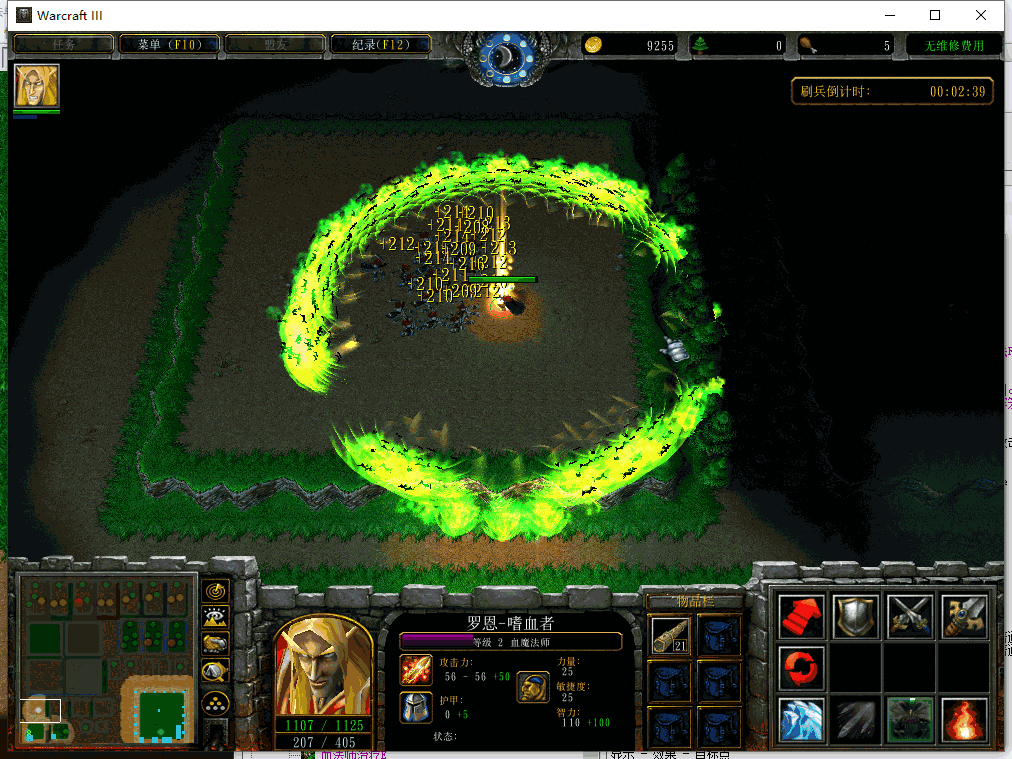The width and height of the screenshot is (1012, 759).
Task: Open the 菜单 (F10) game menu
Action: coord(169,44)
